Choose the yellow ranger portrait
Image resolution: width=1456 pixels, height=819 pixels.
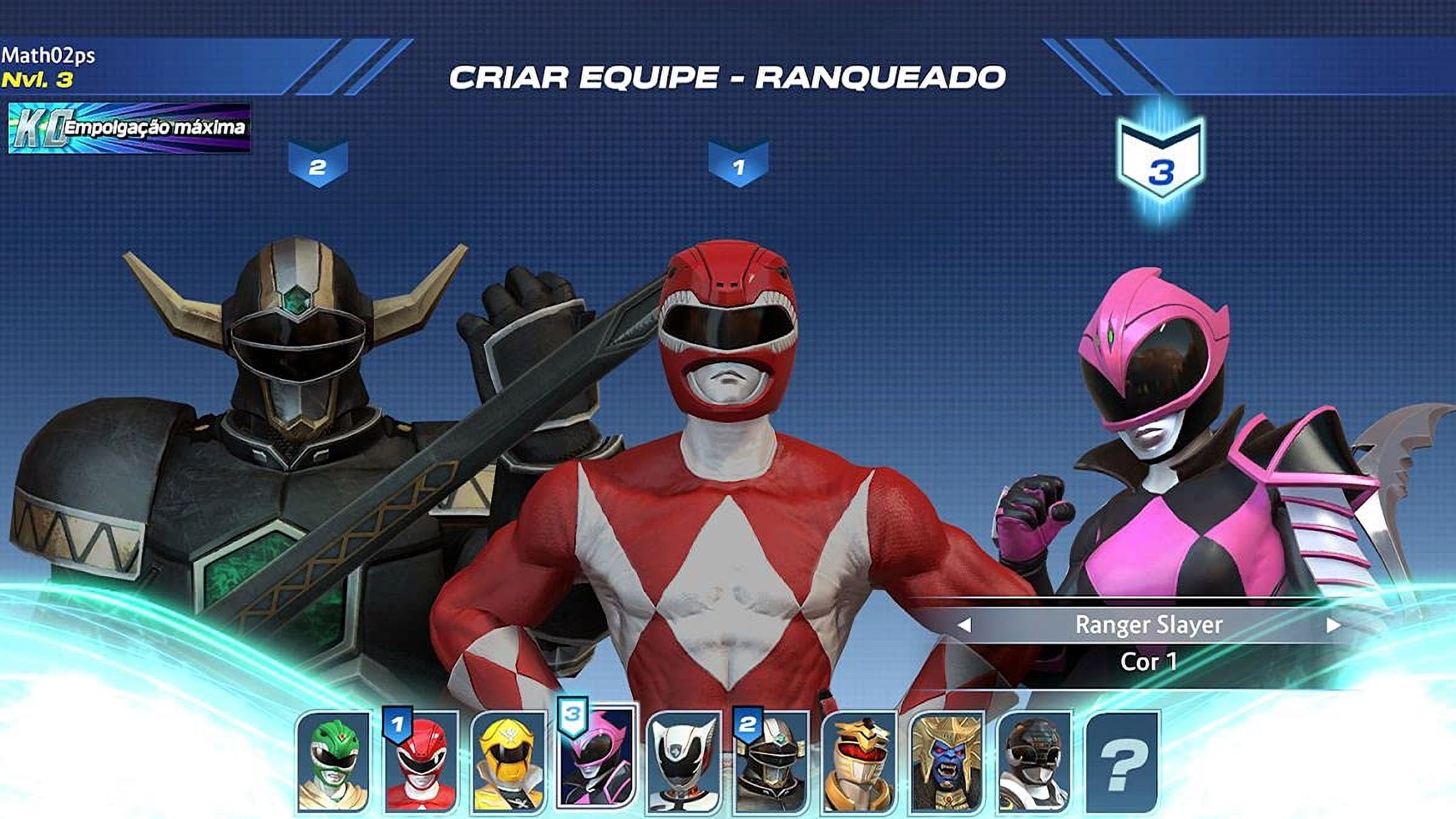508,762
